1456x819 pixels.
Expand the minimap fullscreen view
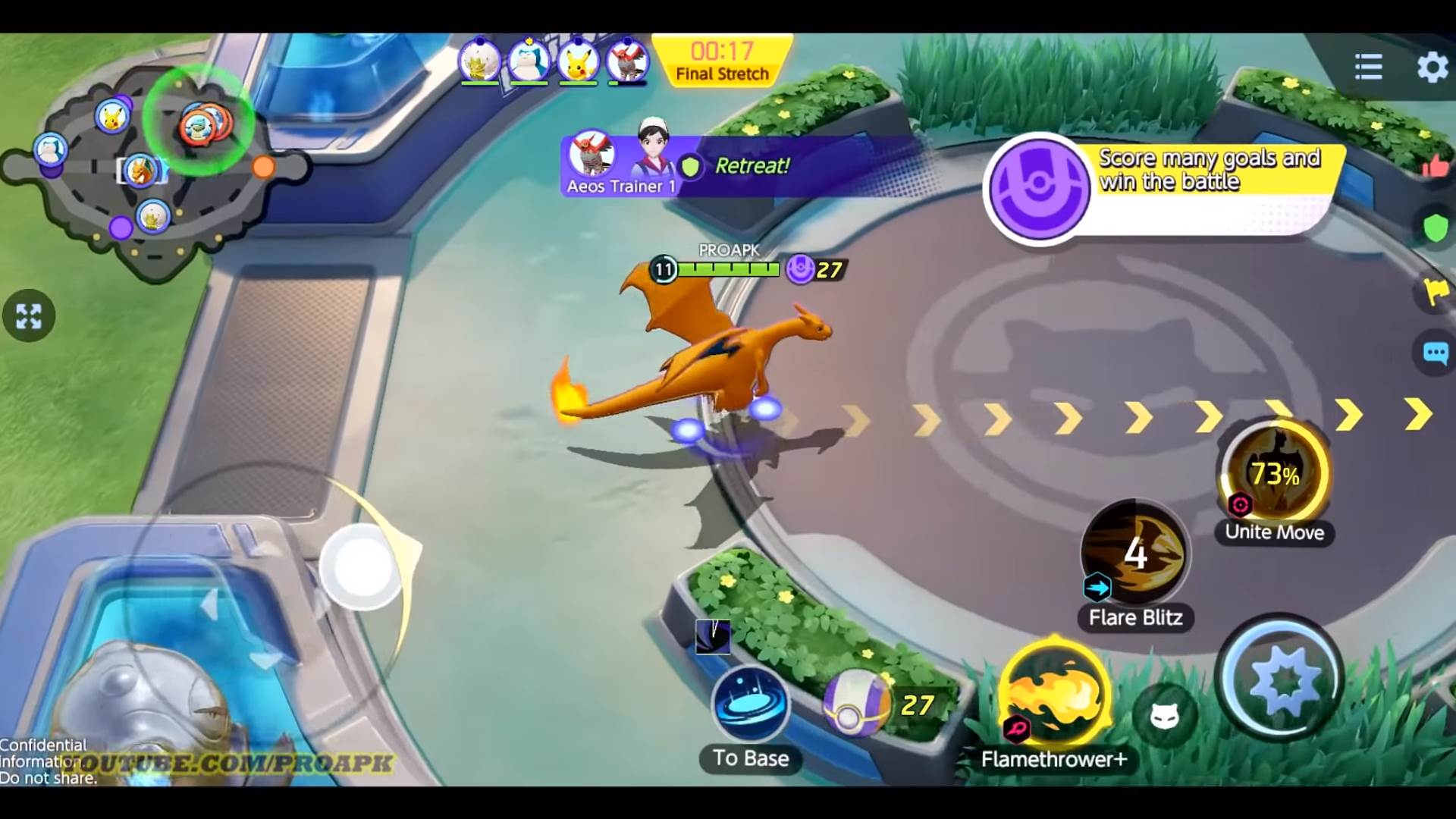pos(29,317)
